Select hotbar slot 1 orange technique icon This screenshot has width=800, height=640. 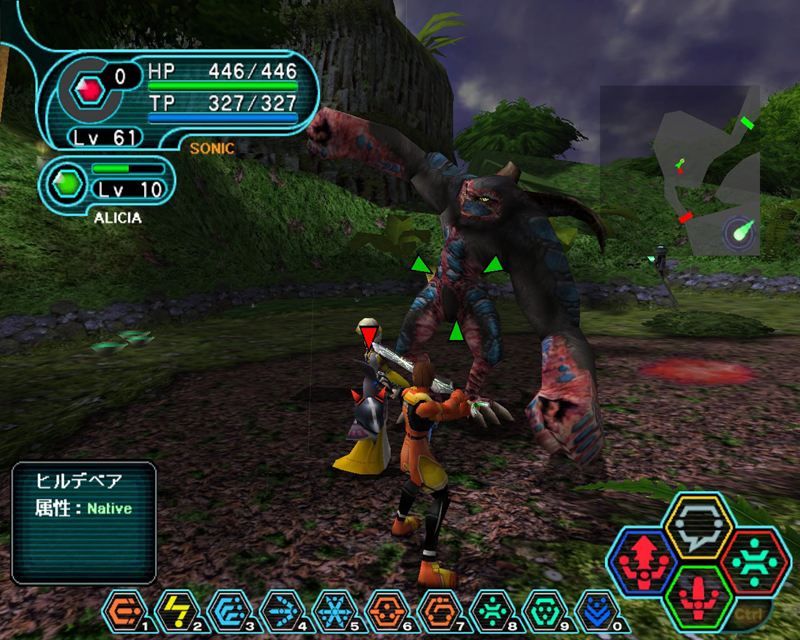coord(126,609)
